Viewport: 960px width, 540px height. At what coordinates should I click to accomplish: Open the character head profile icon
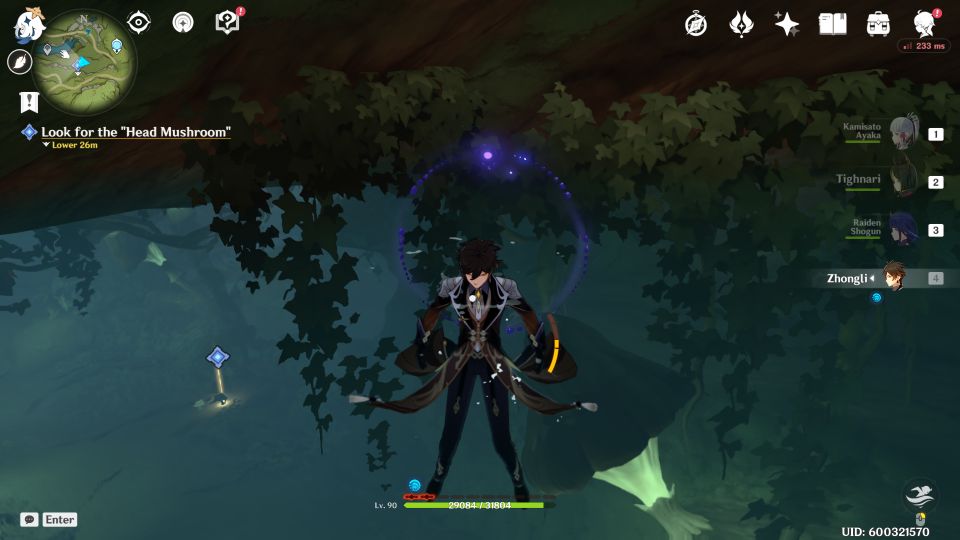coord(924,24)
